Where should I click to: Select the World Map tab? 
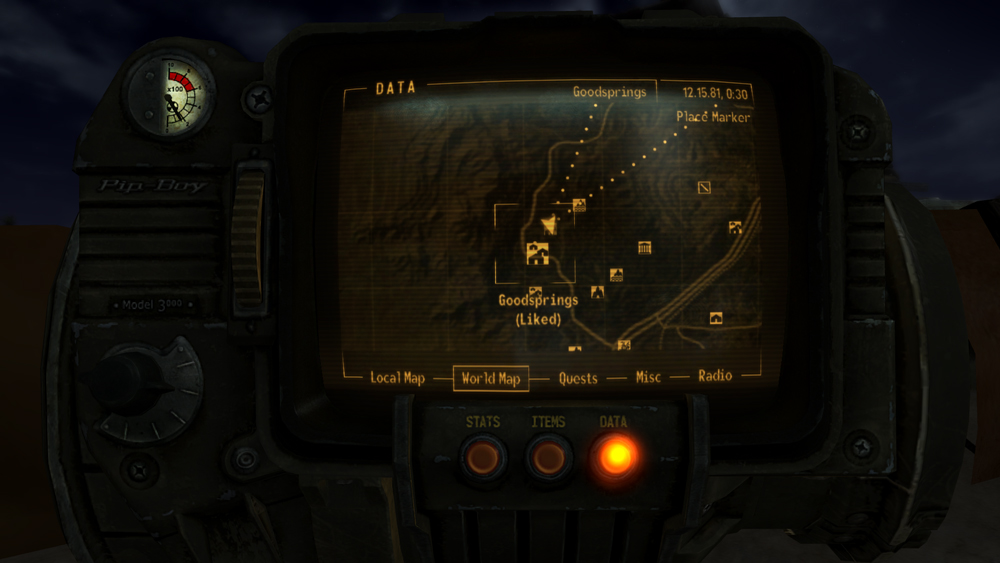(491, 379)
